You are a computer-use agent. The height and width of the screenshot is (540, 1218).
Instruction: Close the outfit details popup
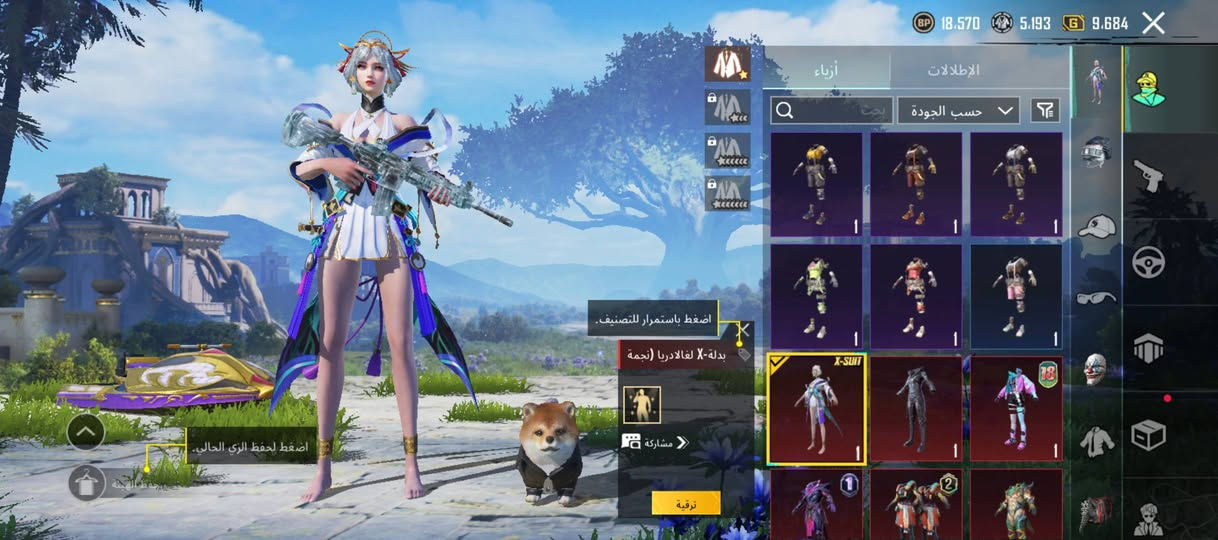[x=743, y=329]
